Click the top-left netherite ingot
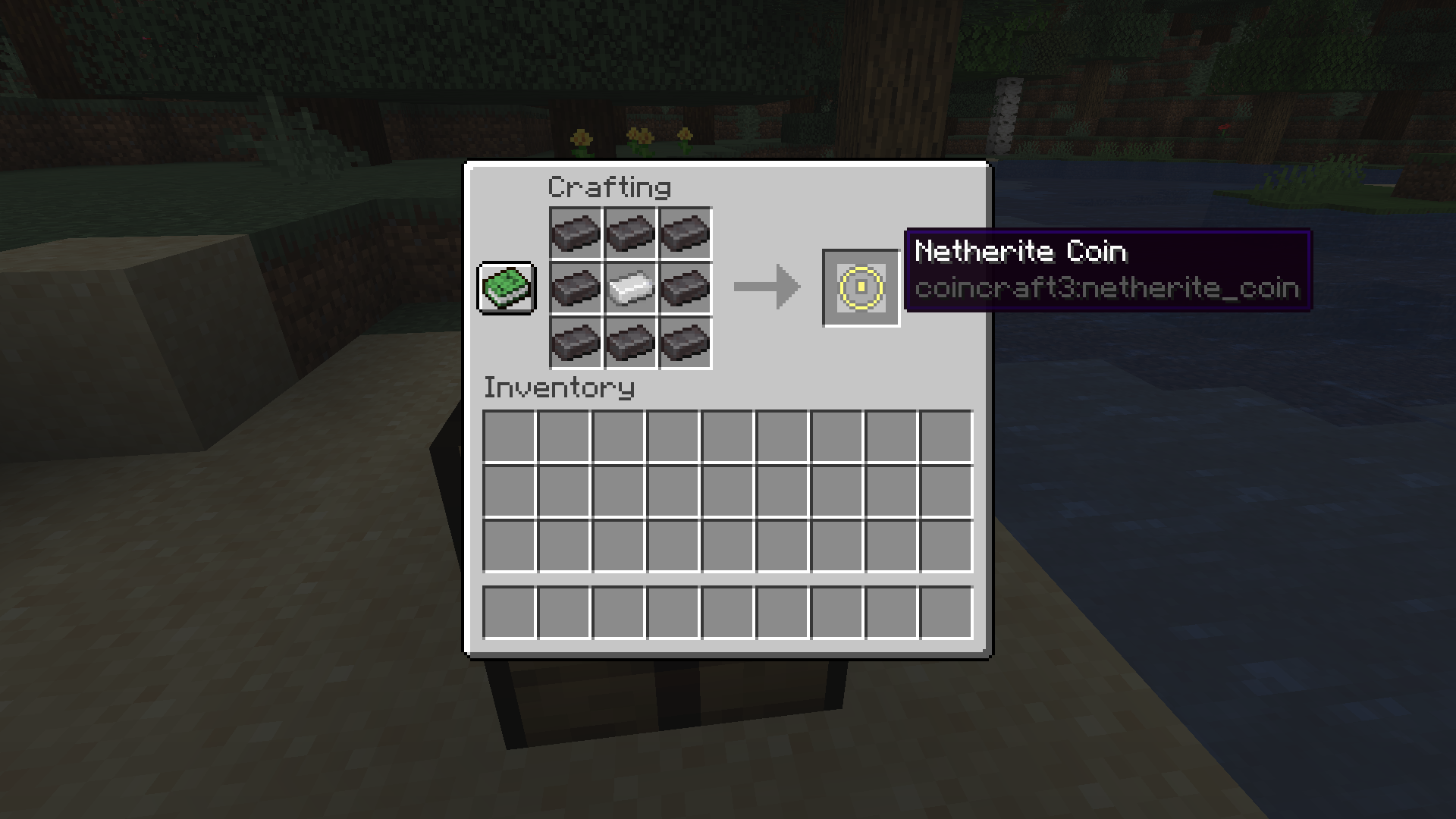1456x819 pixels. click(575, 234)
